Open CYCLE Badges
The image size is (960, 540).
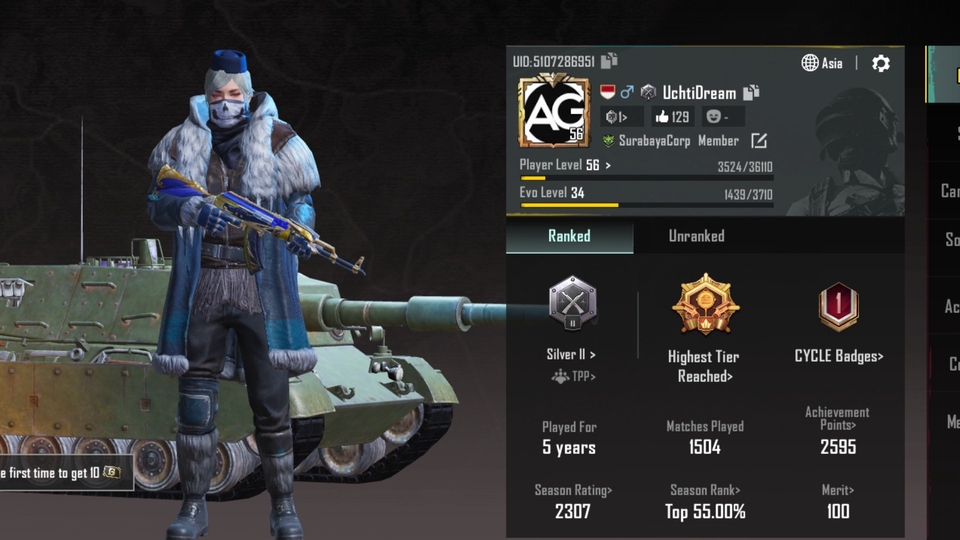point(838,356)
